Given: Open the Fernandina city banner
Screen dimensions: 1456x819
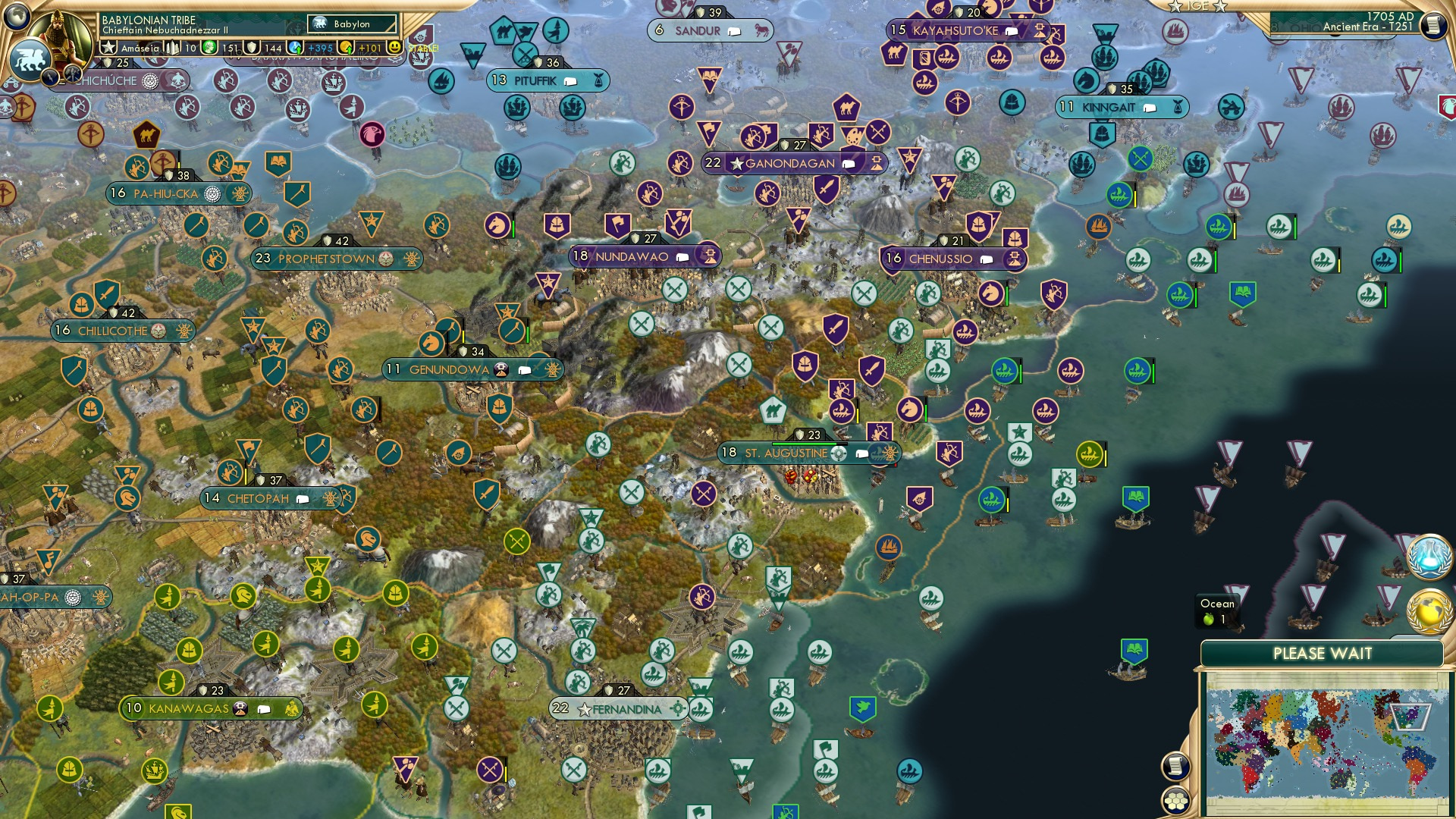Looking at the screenshot, I should pos(618,708).
